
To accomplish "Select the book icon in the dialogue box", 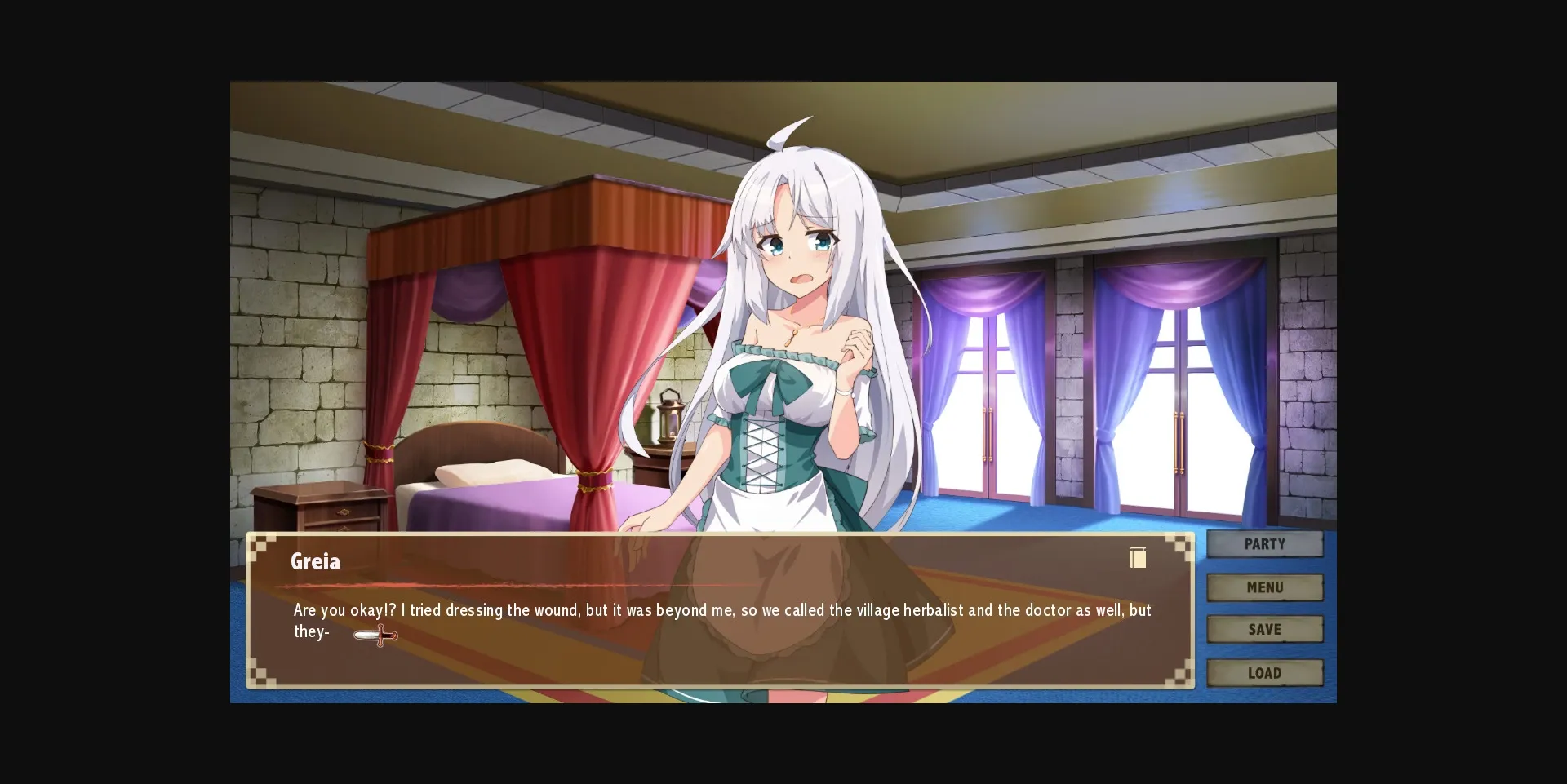I will click(x=1138, y=558).
